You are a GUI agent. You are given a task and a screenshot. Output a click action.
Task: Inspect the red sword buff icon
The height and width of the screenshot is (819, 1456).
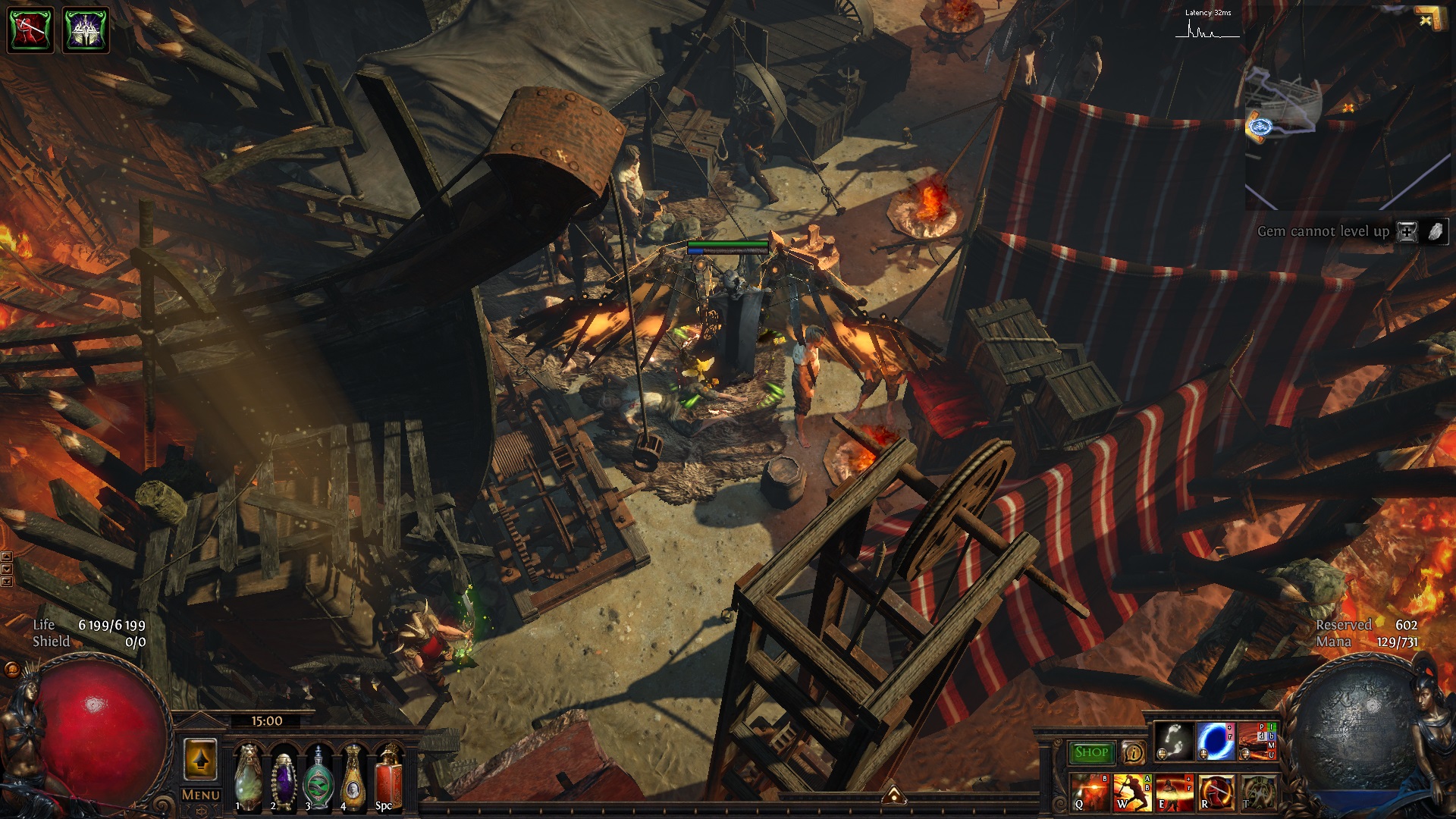(30, 30)
